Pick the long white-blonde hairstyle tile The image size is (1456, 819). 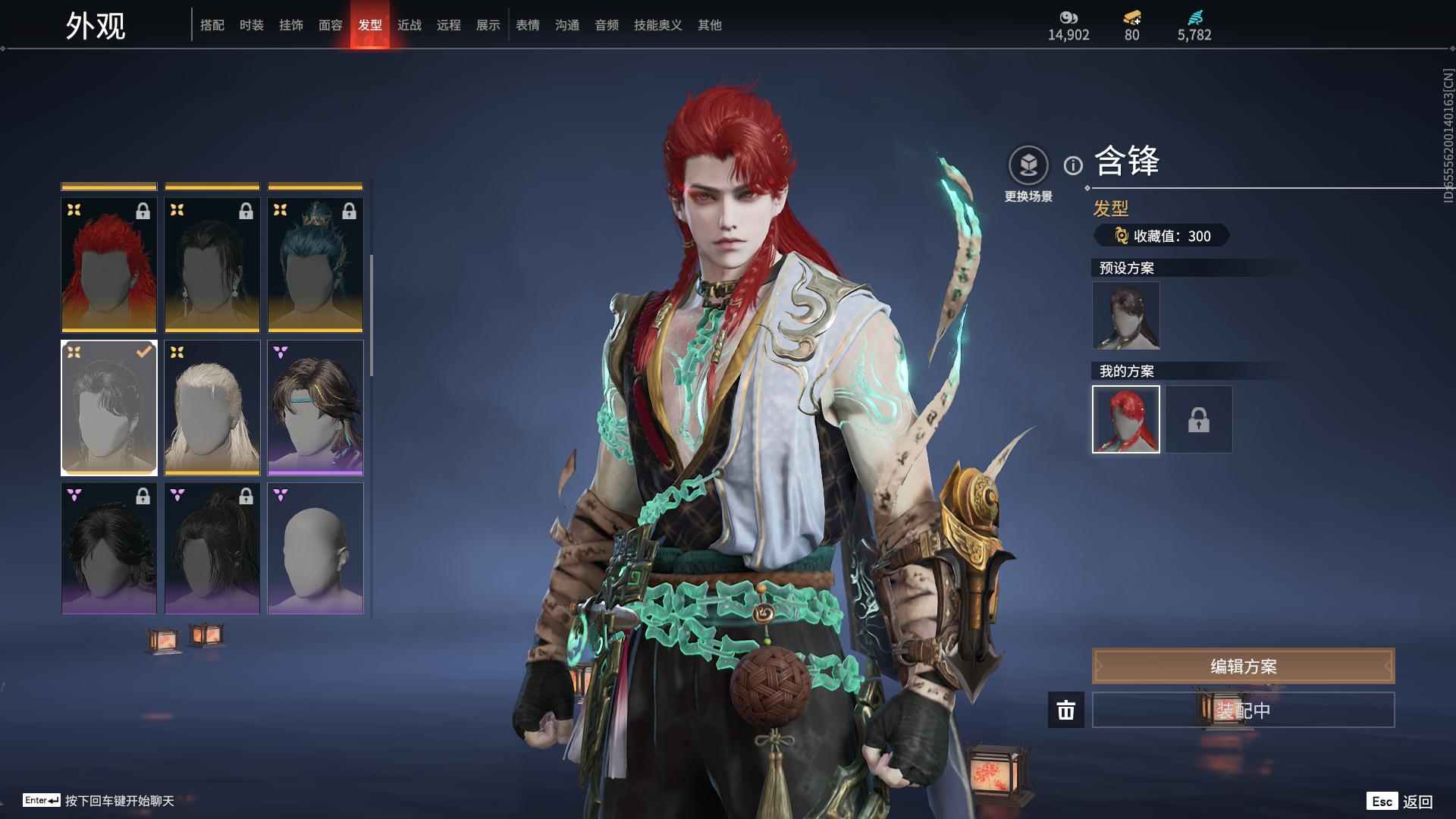(212, 407)
